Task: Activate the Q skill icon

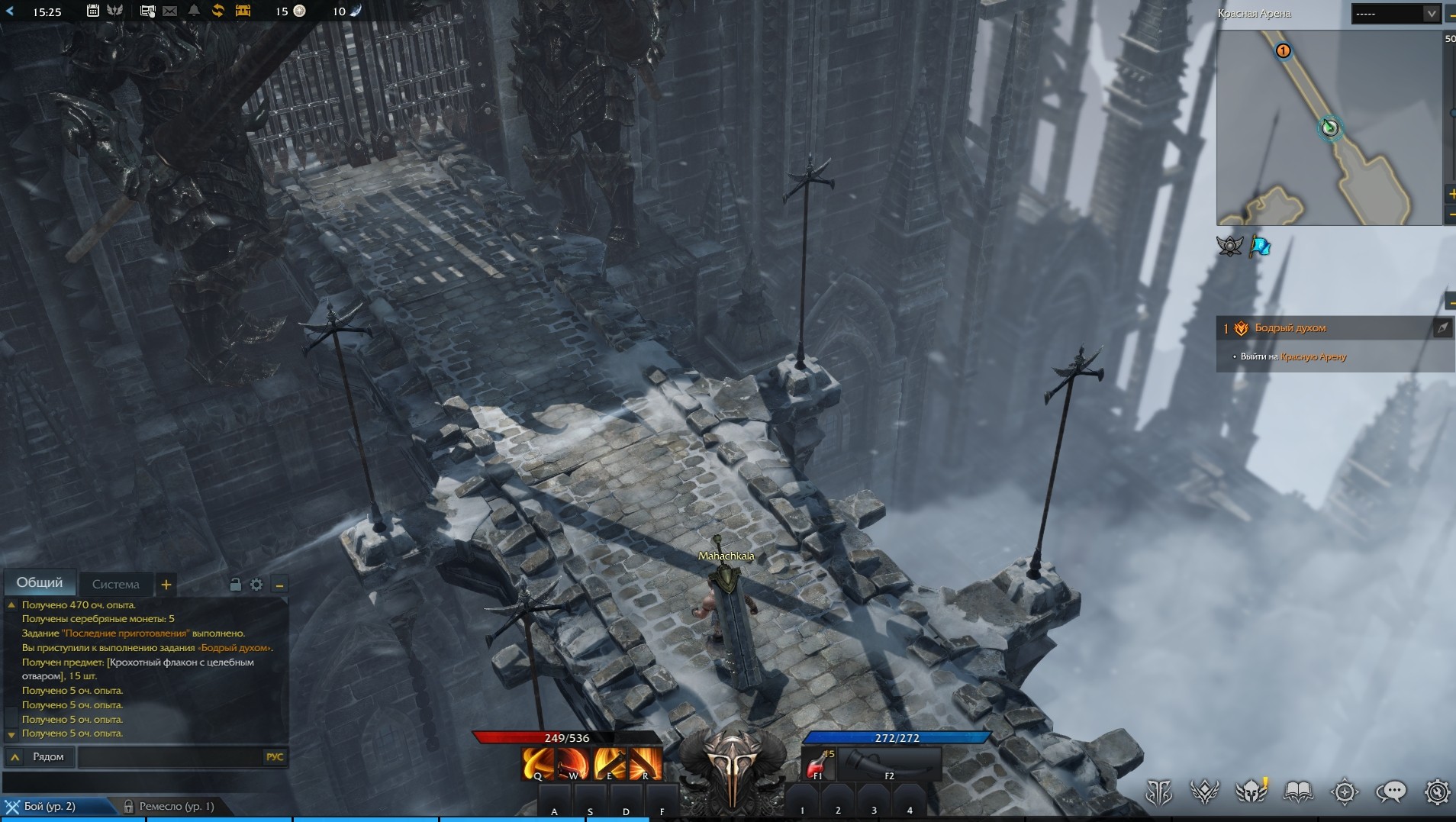Action: [537, 763]
